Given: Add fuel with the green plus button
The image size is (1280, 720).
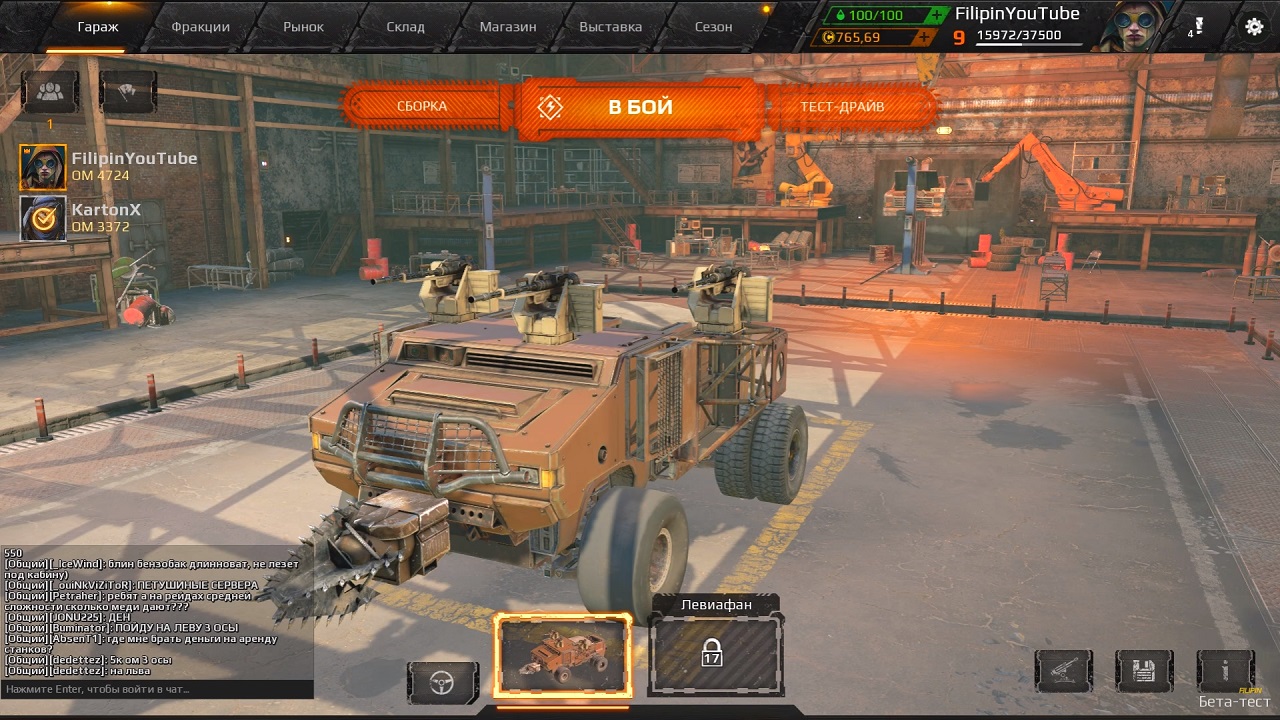Looking at the screenshot, I should click(936, 15).
